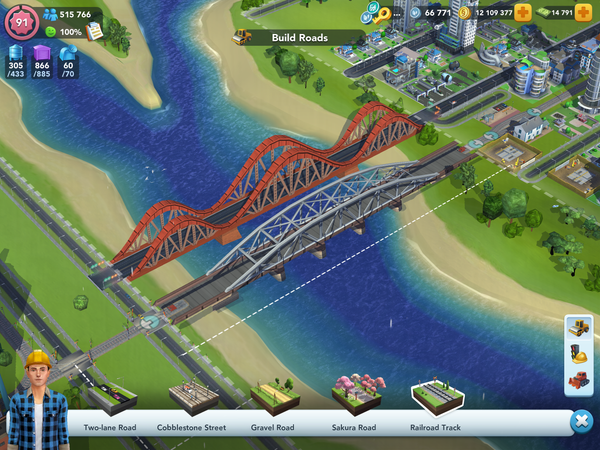Open the level 91 badge
This screenshot has width=600, height=450.
click(x=19, y=22)
